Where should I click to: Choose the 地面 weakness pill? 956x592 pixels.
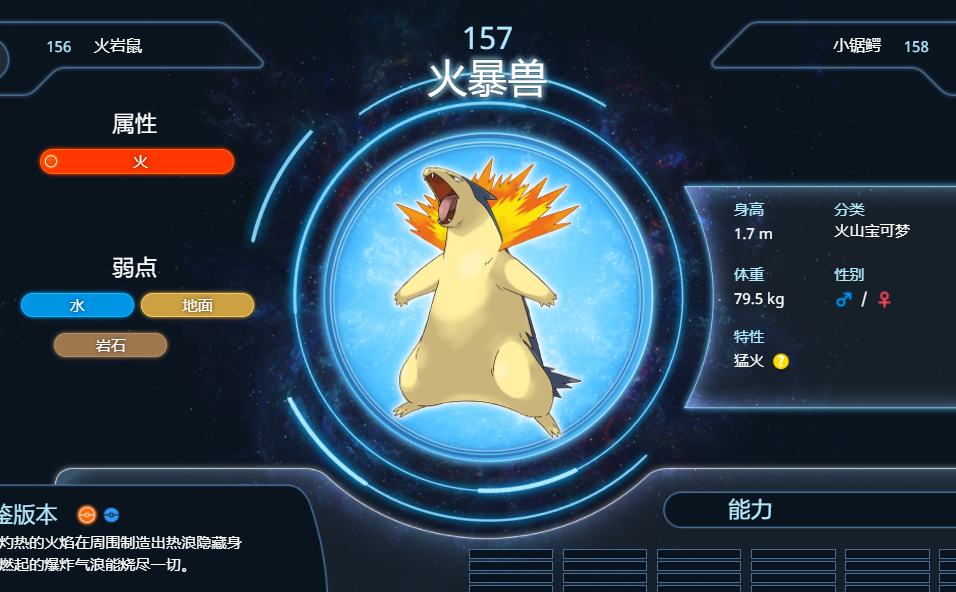[x=197, y=305]
